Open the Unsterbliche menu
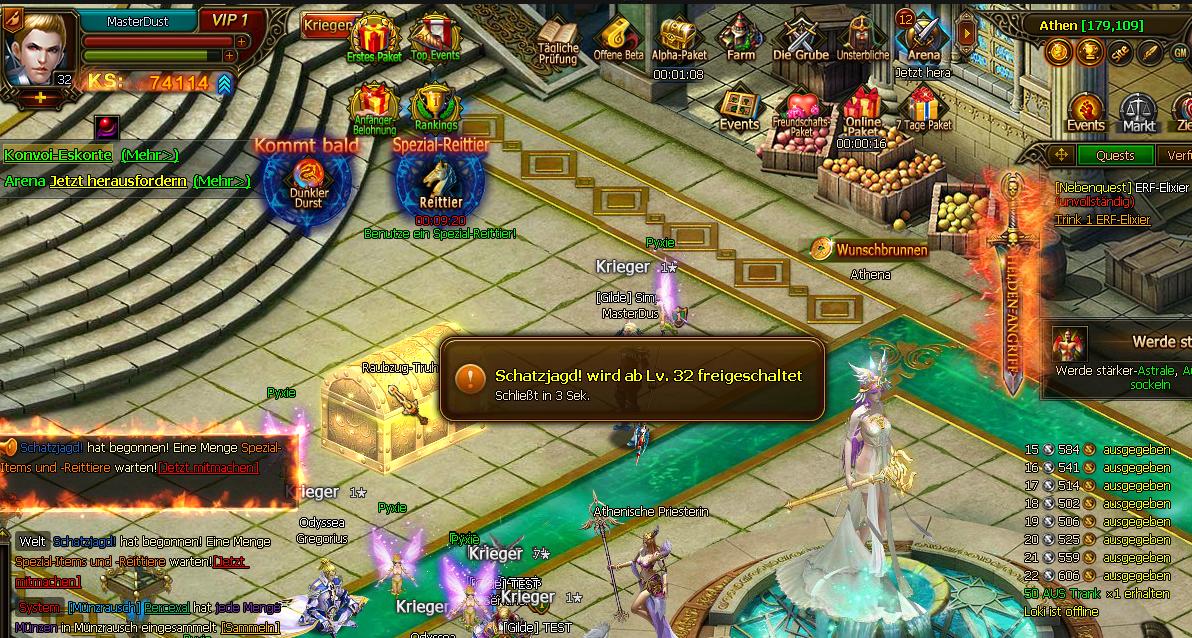1192x638 pixels. [862, 36]
